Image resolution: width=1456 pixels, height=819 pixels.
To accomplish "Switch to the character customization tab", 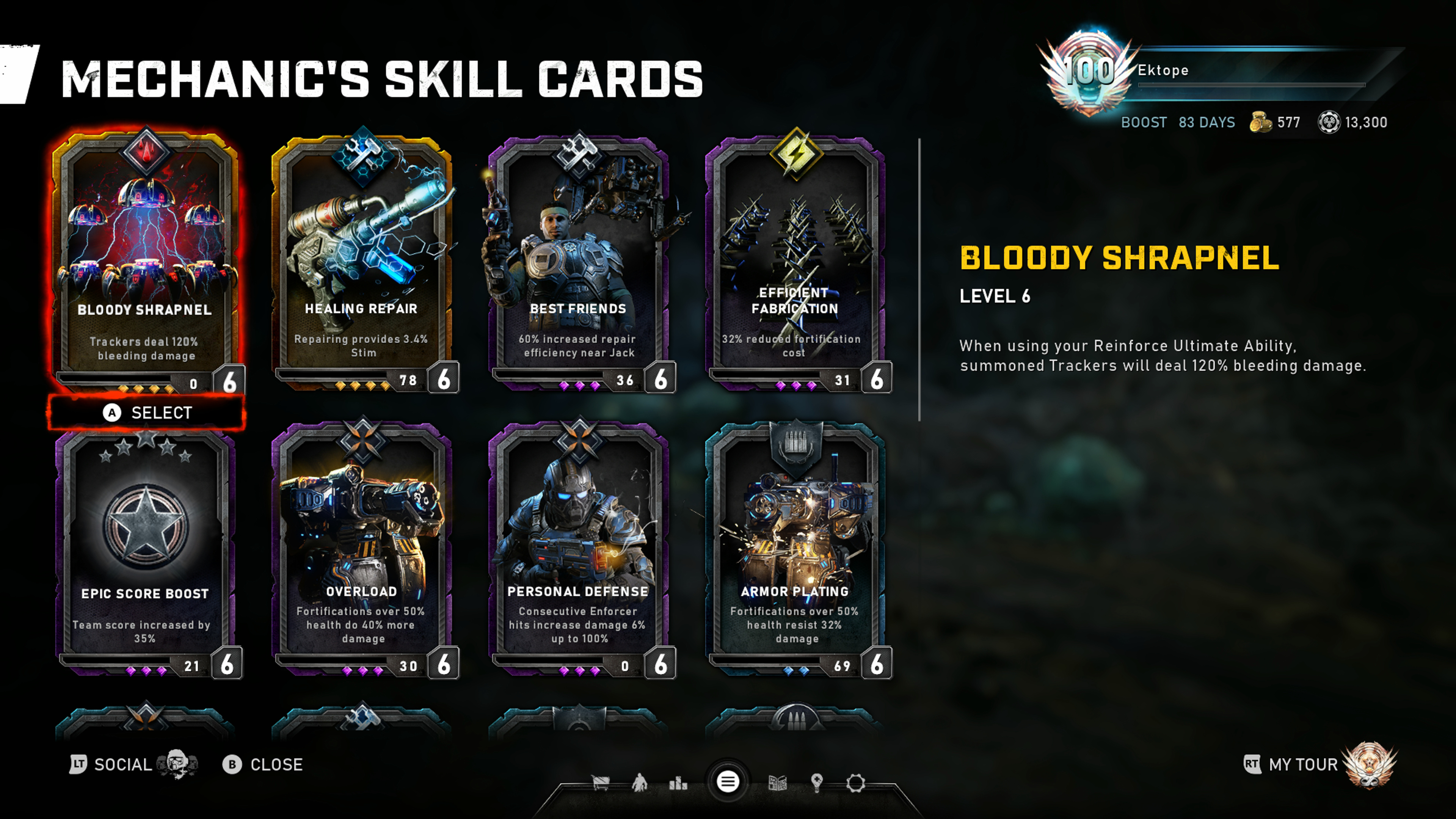I will [640, 783].
